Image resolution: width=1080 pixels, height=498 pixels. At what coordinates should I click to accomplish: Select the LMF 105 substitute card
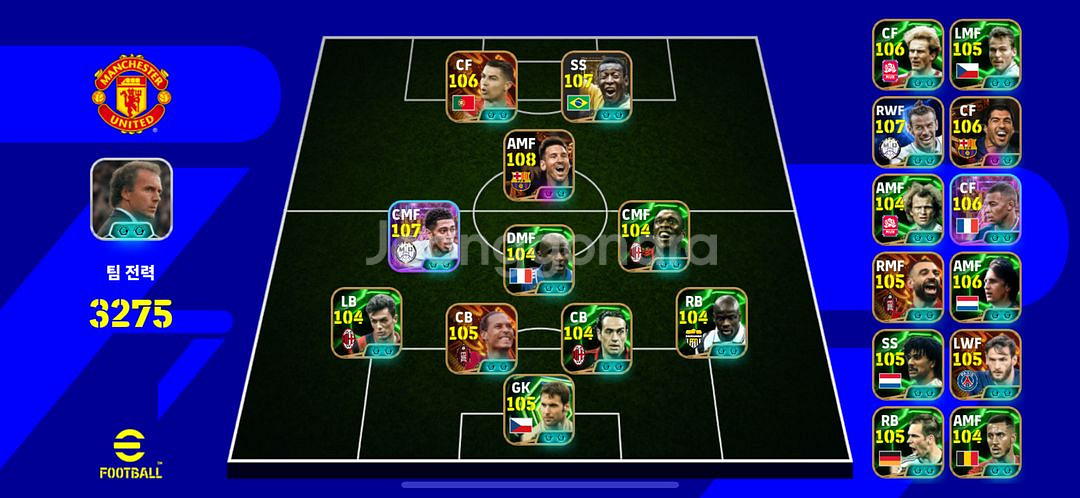coord(985,55)
